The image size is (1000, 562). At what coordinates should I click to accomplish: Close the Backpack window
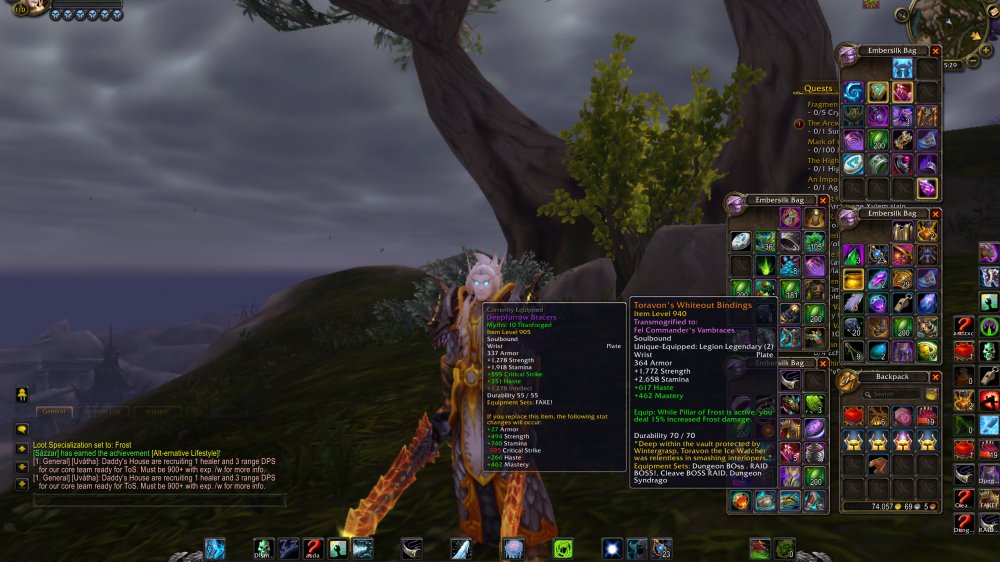coord(936,377)
